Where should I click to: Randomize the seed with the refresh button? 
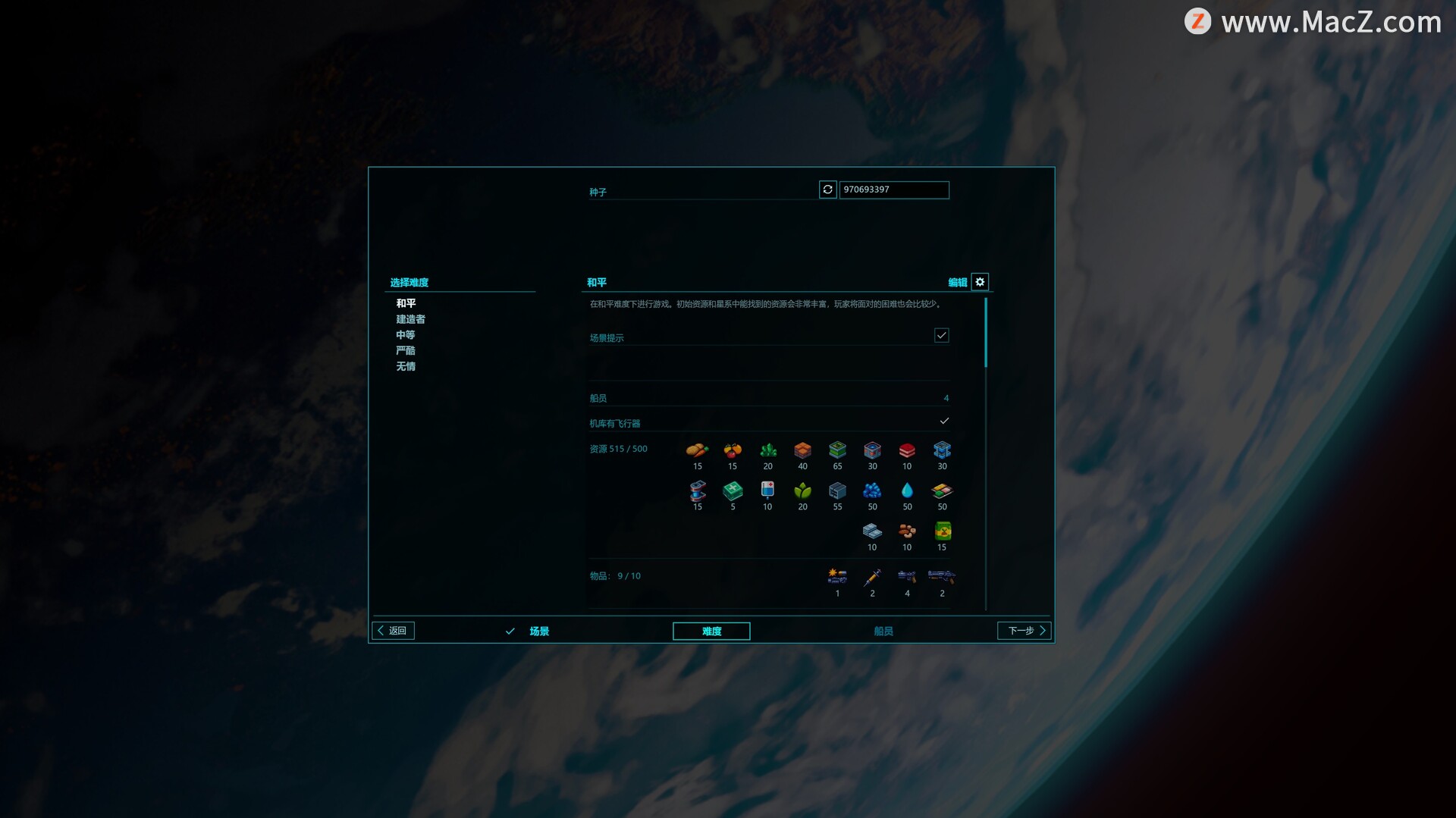(827, 190)
